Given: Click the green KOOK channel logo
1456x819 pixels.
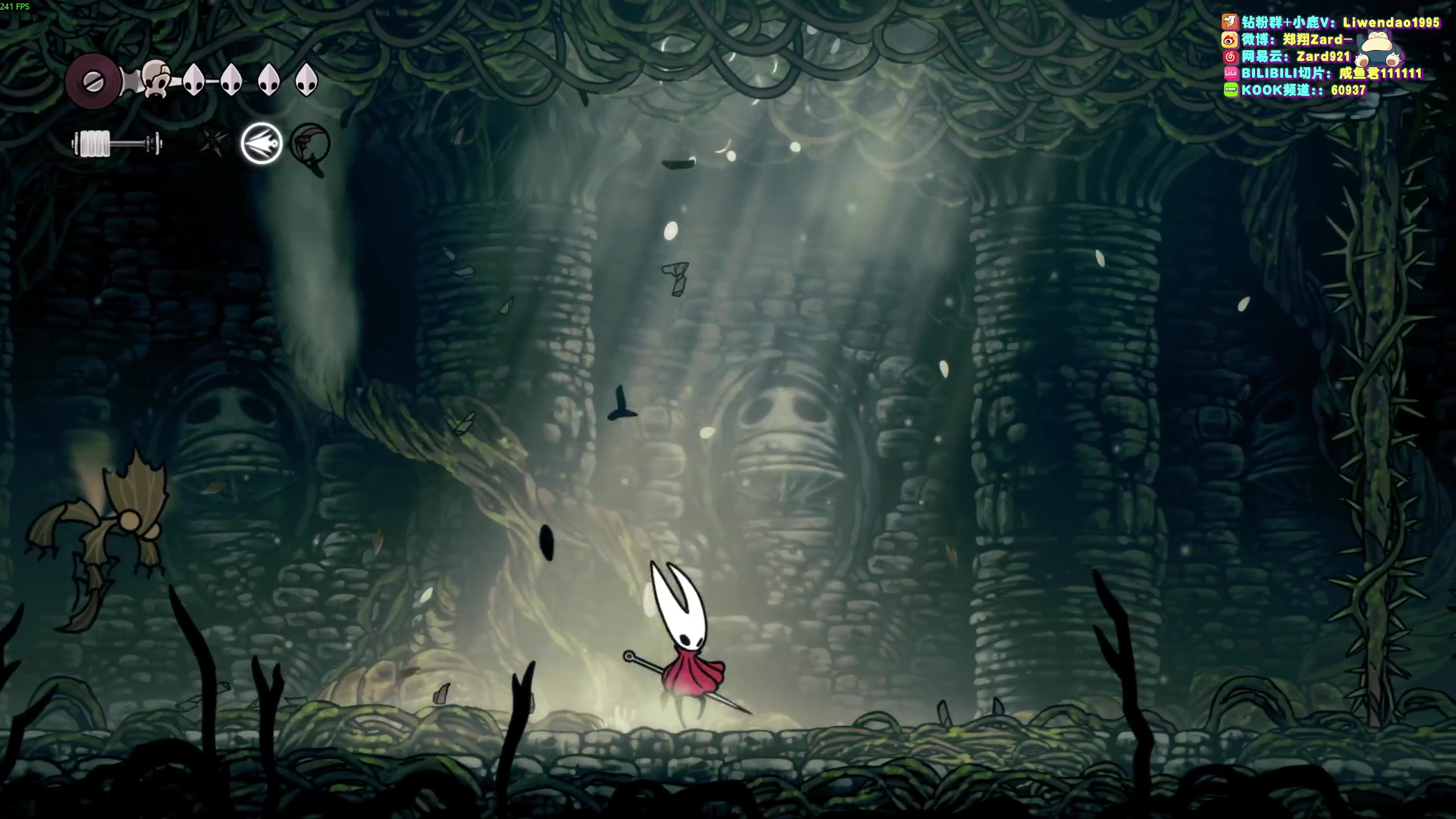Looking at the screenshot, I should (1230, 90).
